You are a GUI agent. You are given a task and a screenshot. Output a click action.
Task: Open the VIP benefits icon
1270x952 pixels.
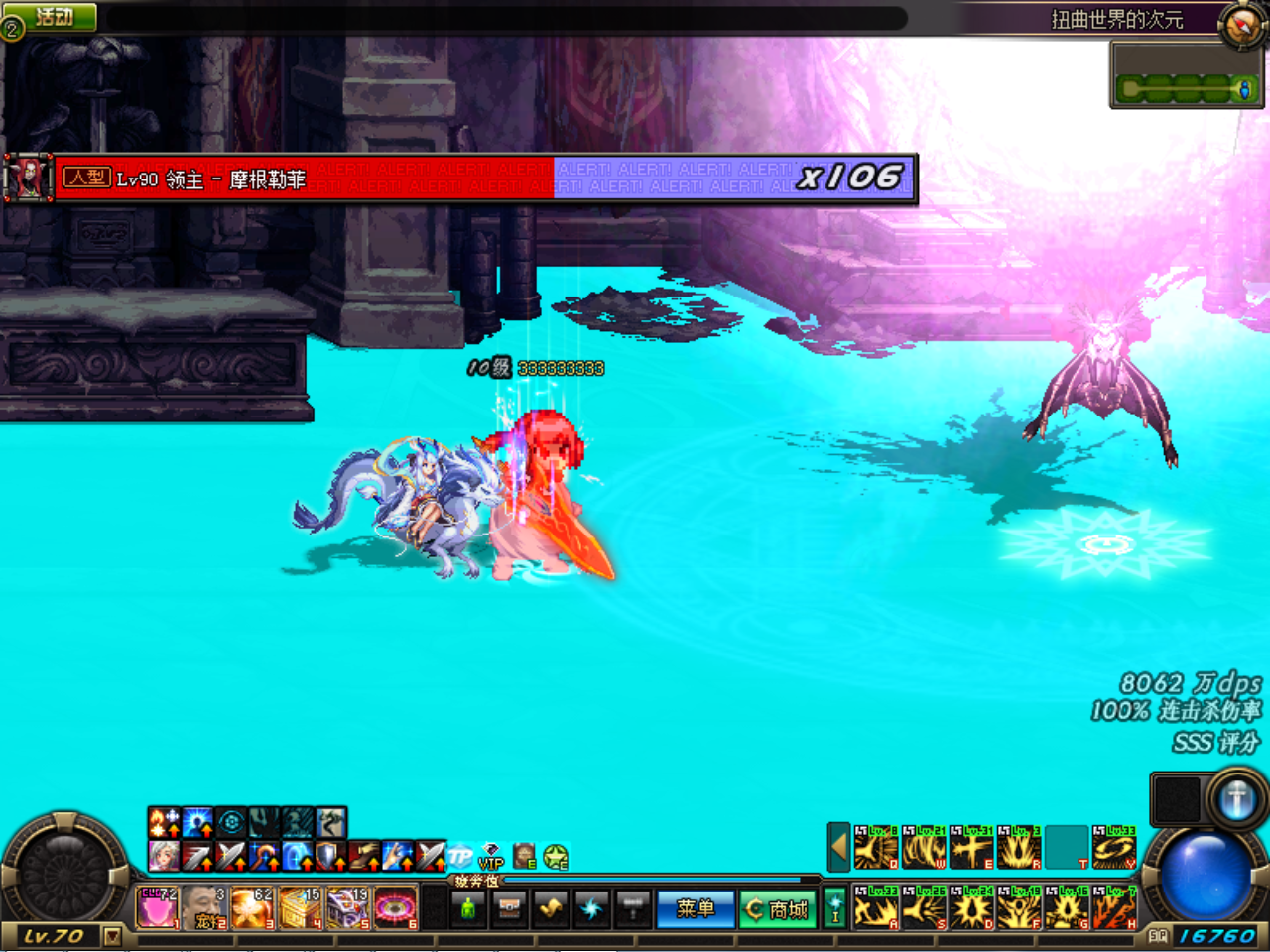(492, 856)
